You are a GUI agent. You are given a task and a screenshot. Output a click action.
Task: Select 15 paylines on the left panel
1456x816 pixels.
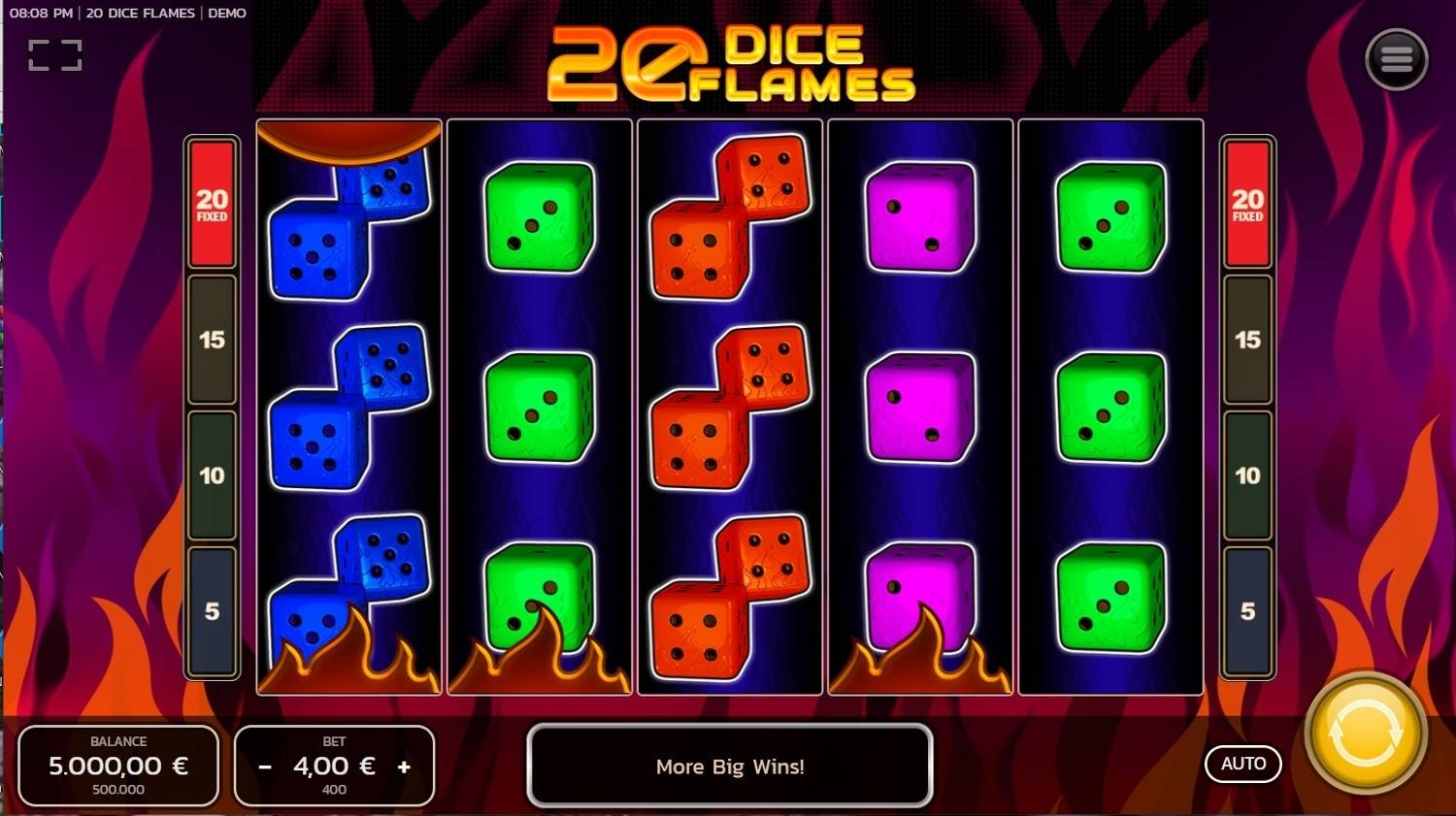point(212,342)
